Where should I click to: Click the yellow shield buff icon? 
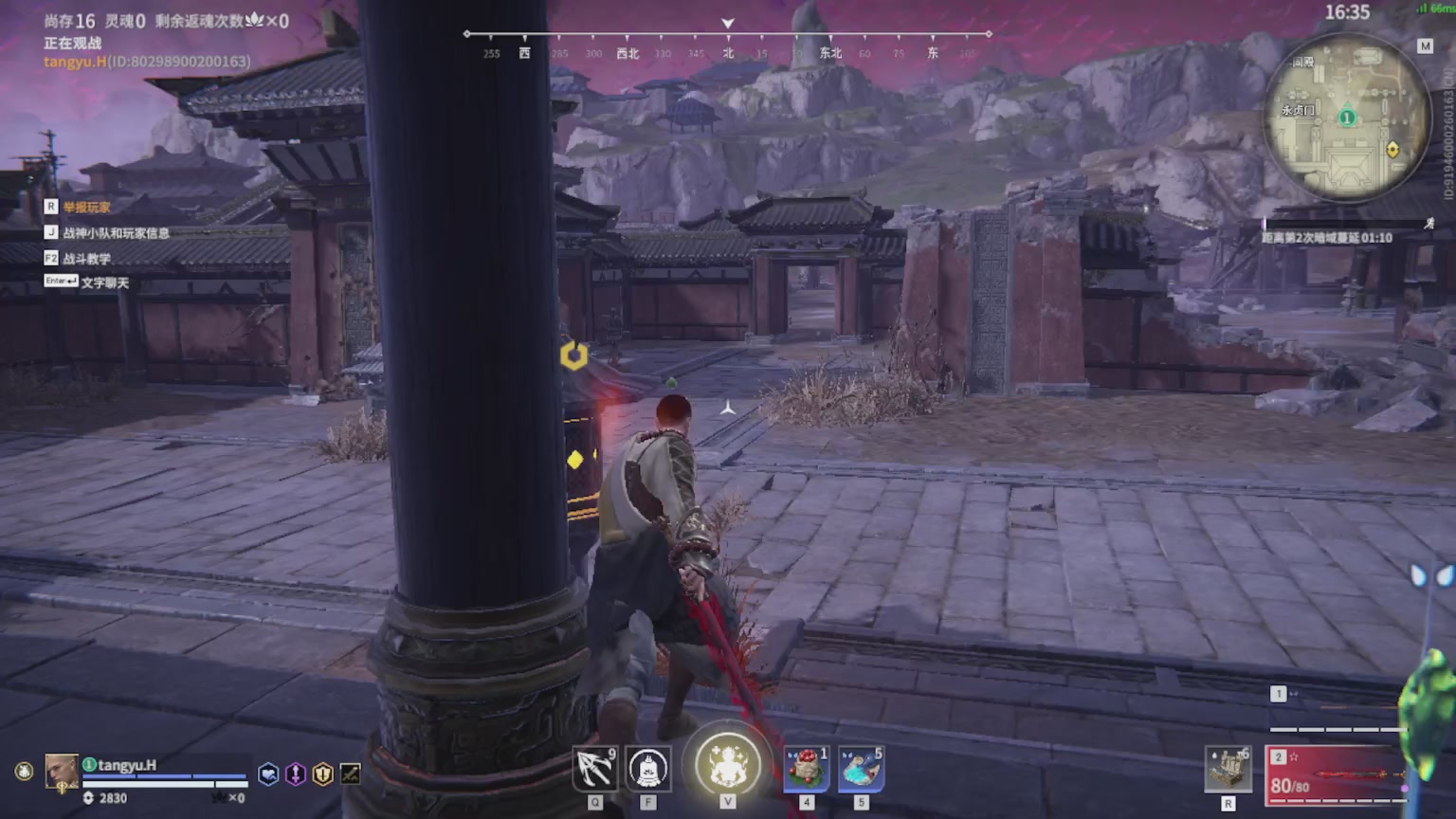point(323,774)
